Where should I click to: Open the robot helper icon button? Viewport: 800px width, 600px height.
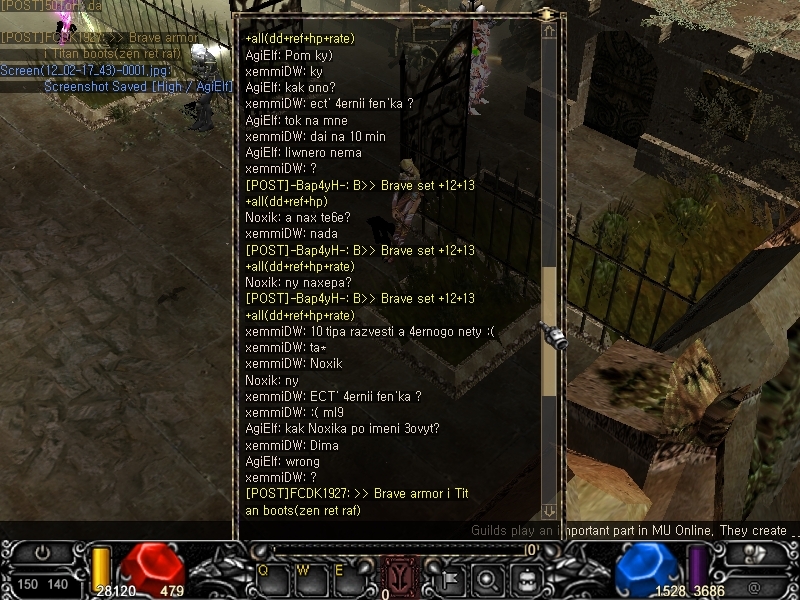pos(527,577)
